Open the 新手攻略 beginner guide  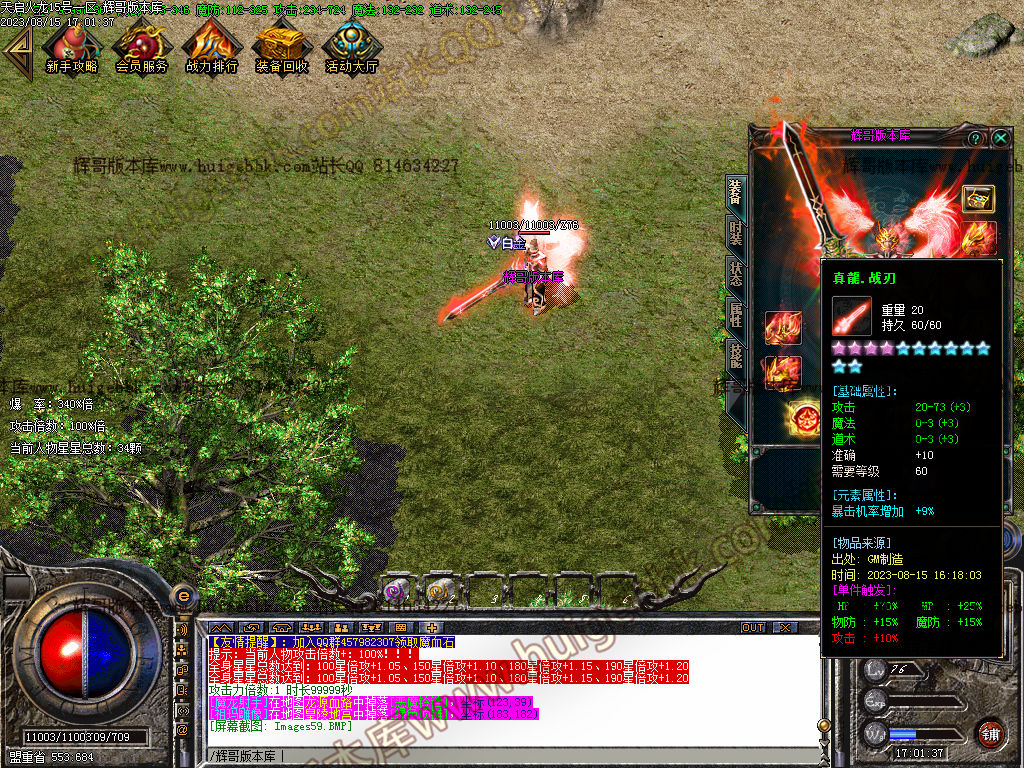[71, 47]
